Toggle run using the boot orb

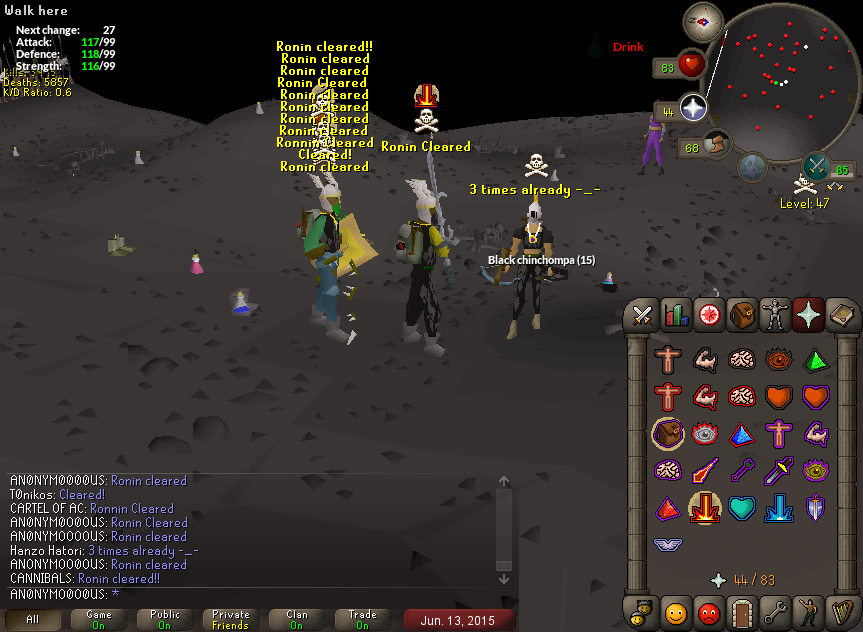715,146
